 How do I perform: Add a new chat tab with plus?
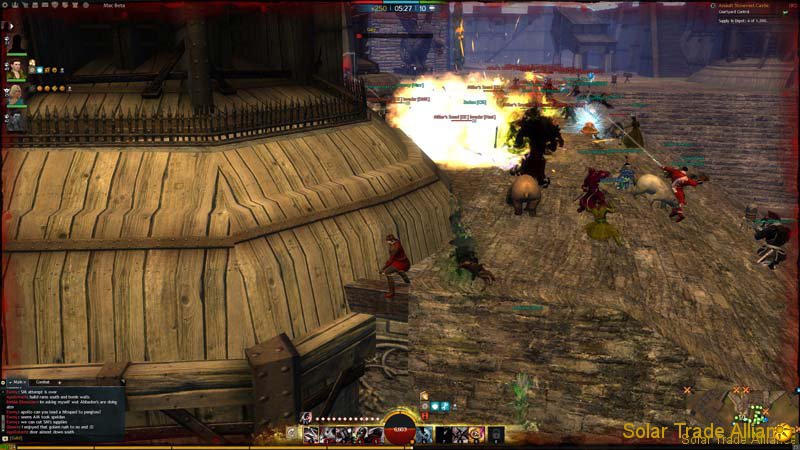pos(62,381)
